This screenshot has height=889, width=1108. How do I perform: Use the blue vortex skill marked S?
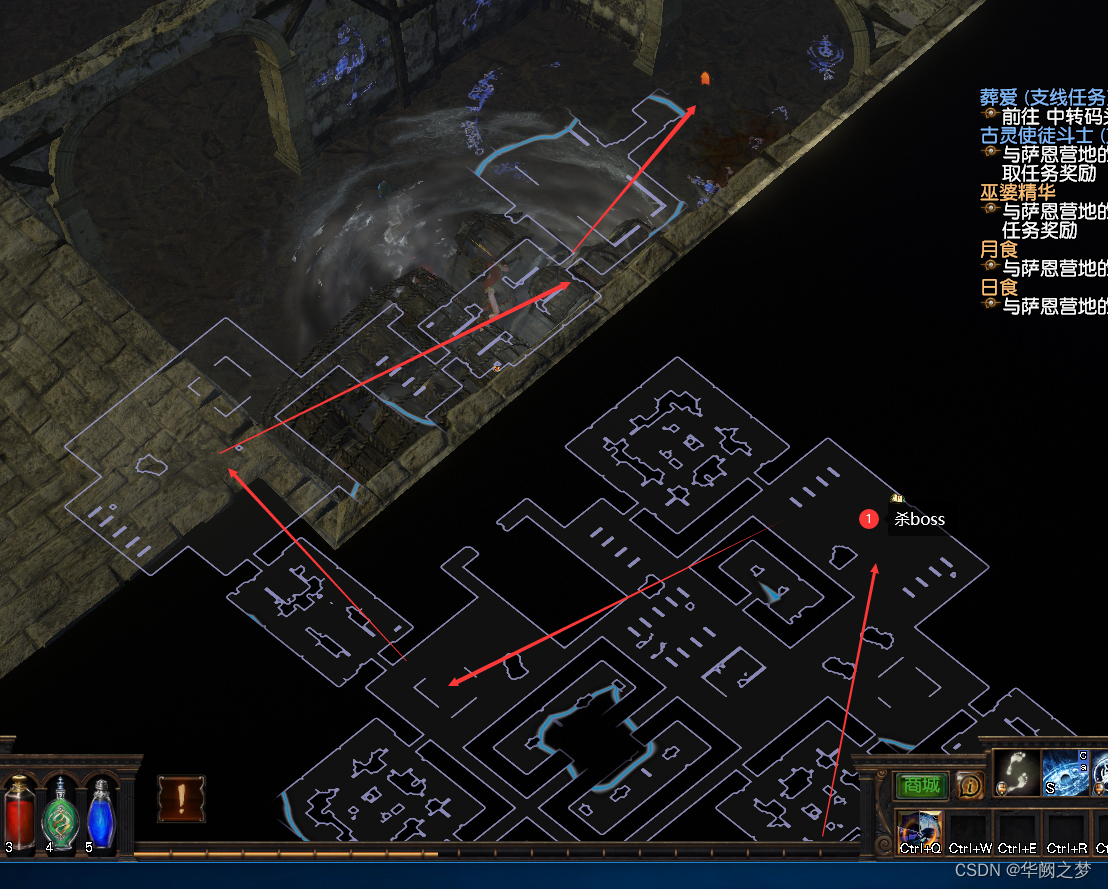click(x=1064, y=773)
